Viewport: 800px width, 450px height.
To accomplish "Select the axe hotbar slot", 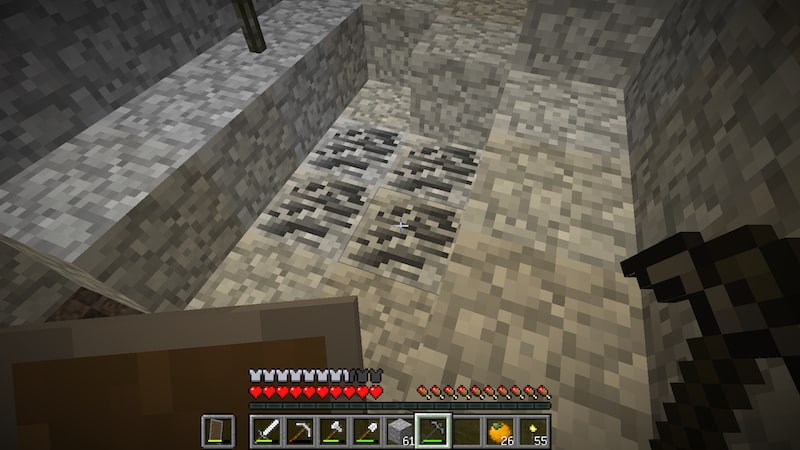I will [333, 431].
